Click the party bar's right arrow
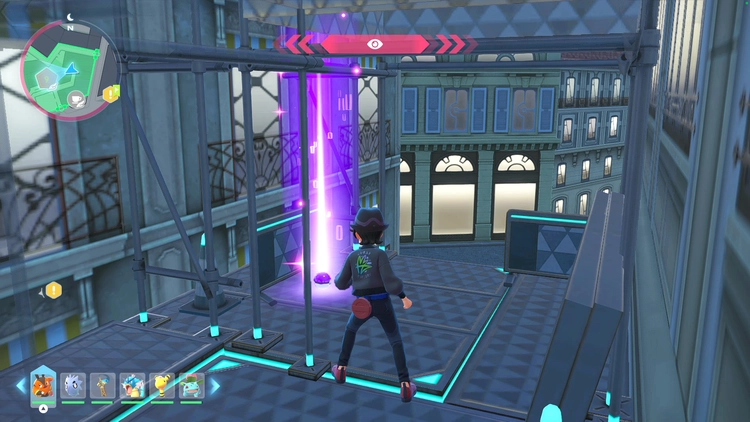The height and width of the screenshot is (422, 750). click(x=212, y=385)
